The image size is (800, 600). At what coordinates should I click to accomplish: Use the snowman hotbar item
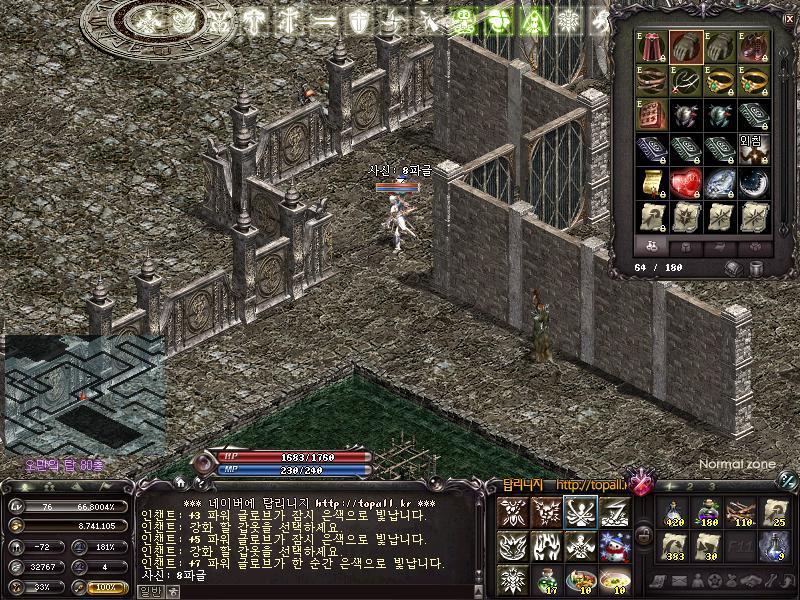614,546
